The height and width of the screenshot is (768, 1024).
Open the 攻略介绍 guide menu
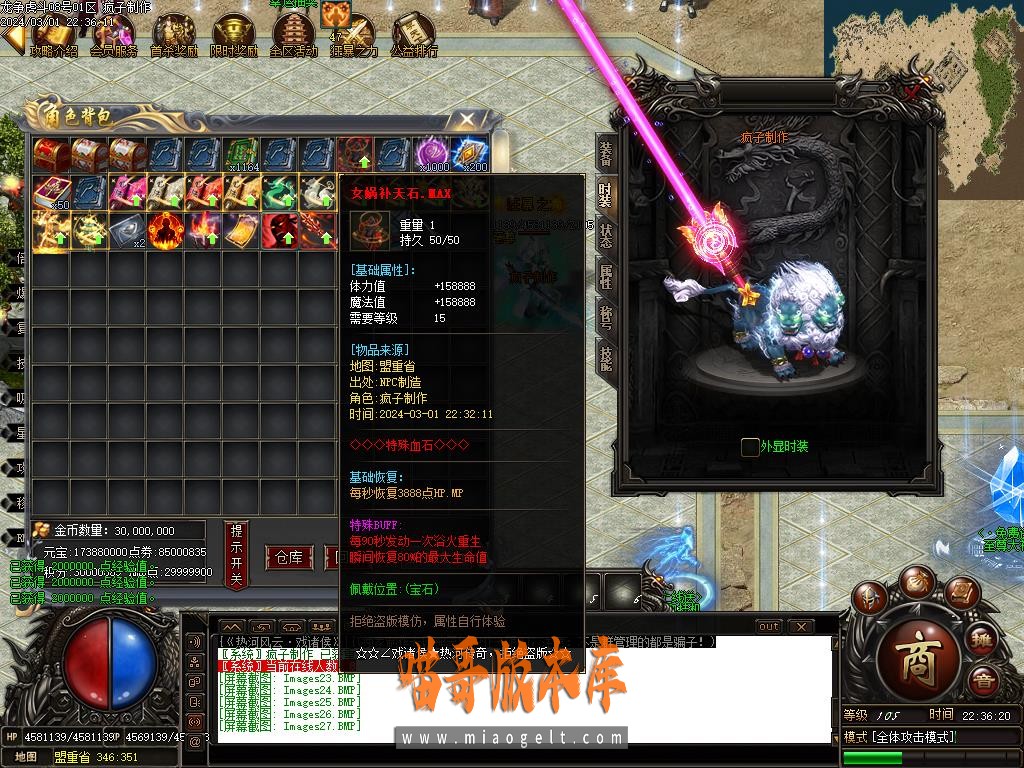click(53, 35)
